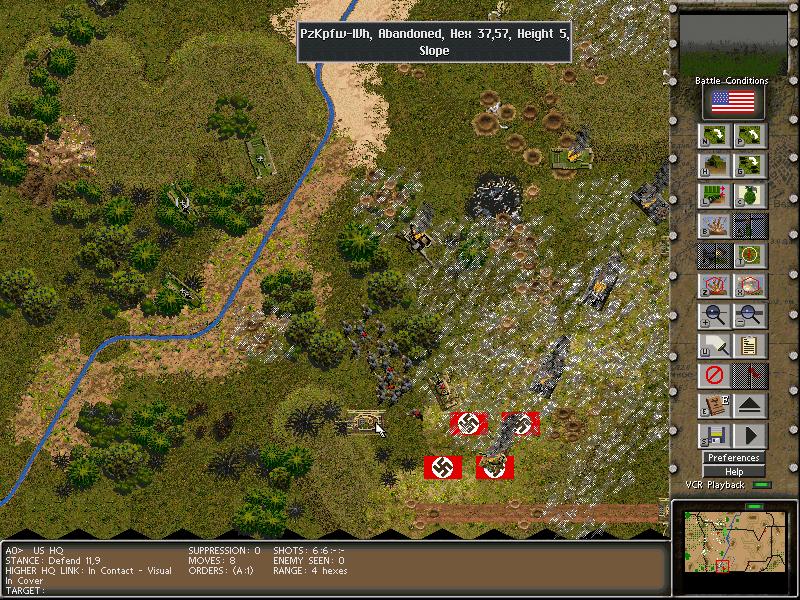800x600 pixels.
Task: Select the red crosshair target button (T)
Action: 751,256
